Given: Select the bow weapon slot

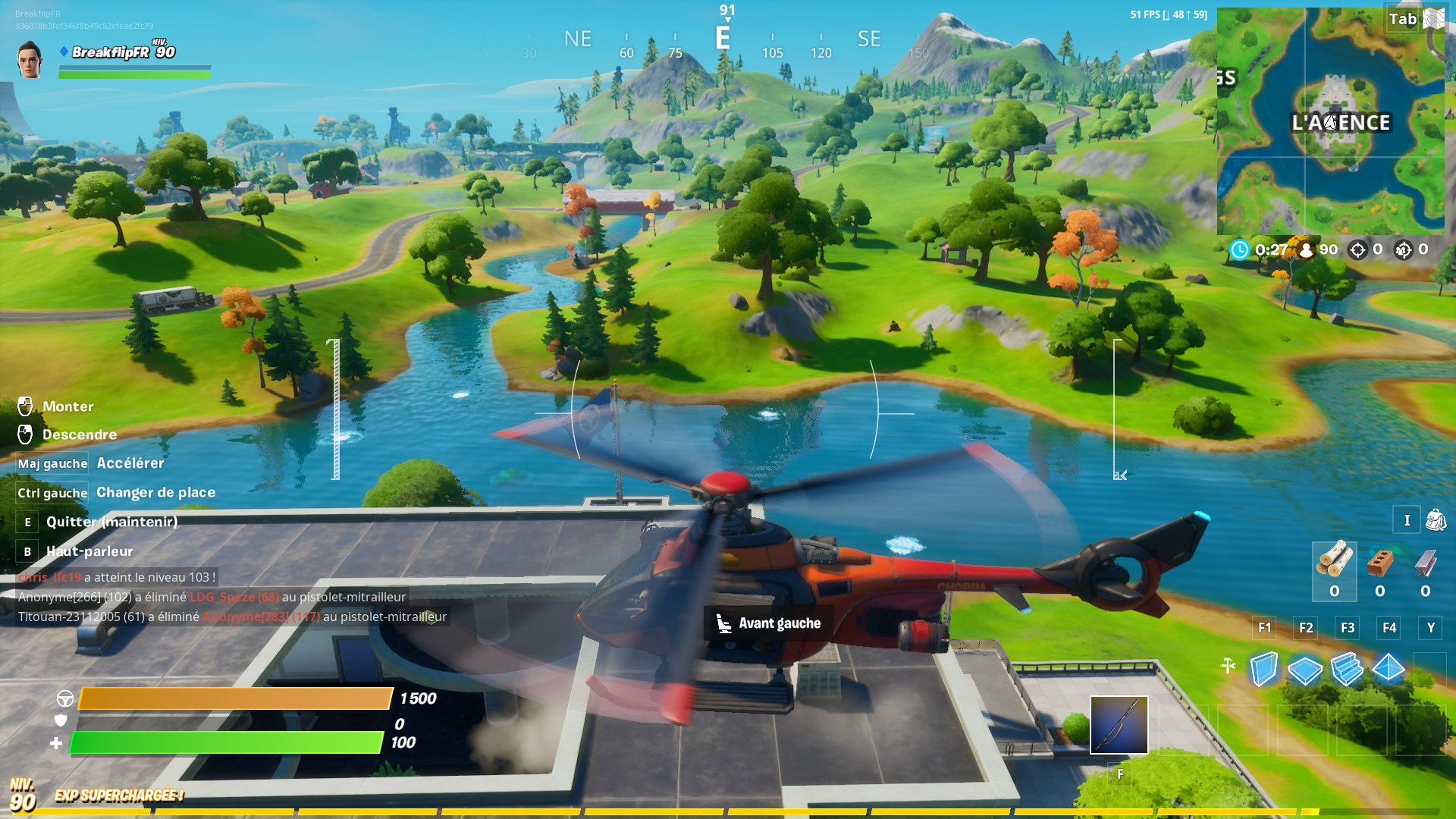Looking at the screenshot, I should (1119, 725).
